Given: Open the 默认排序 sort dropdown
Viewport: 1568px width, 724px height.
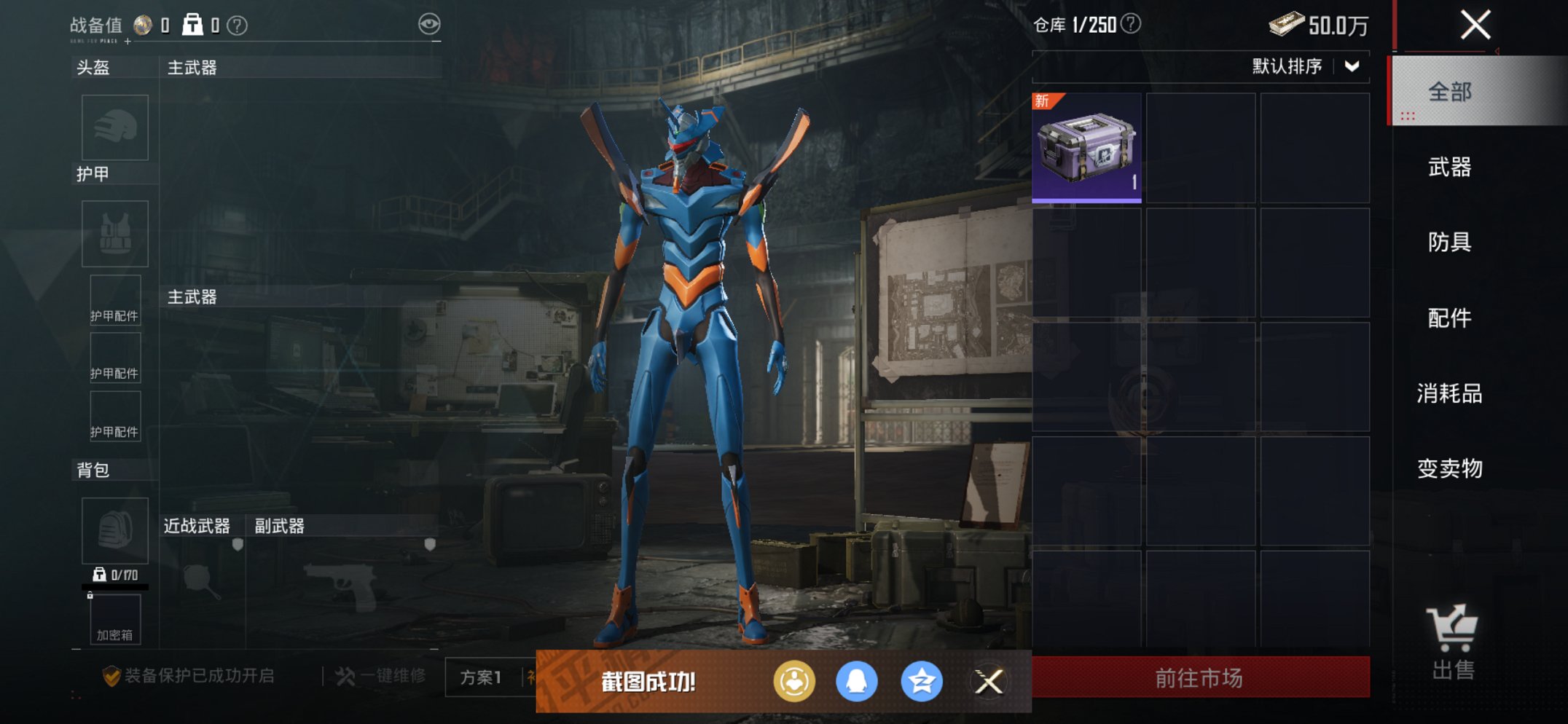Looking at the screenshot, I should 1304,66.
